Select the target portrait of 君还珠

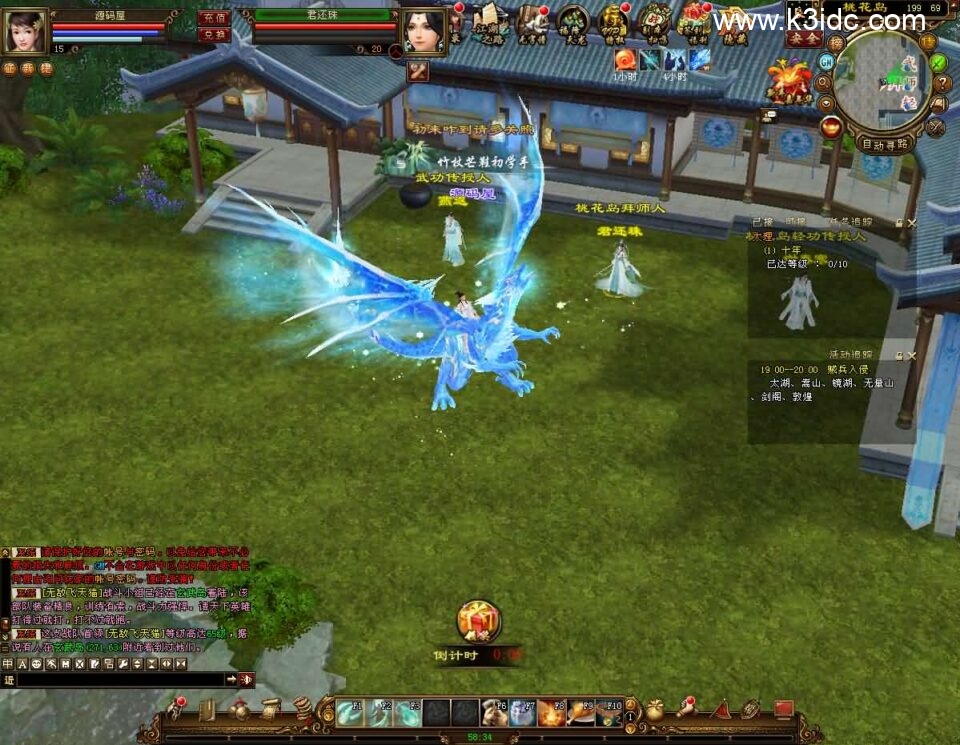point(424,32)
